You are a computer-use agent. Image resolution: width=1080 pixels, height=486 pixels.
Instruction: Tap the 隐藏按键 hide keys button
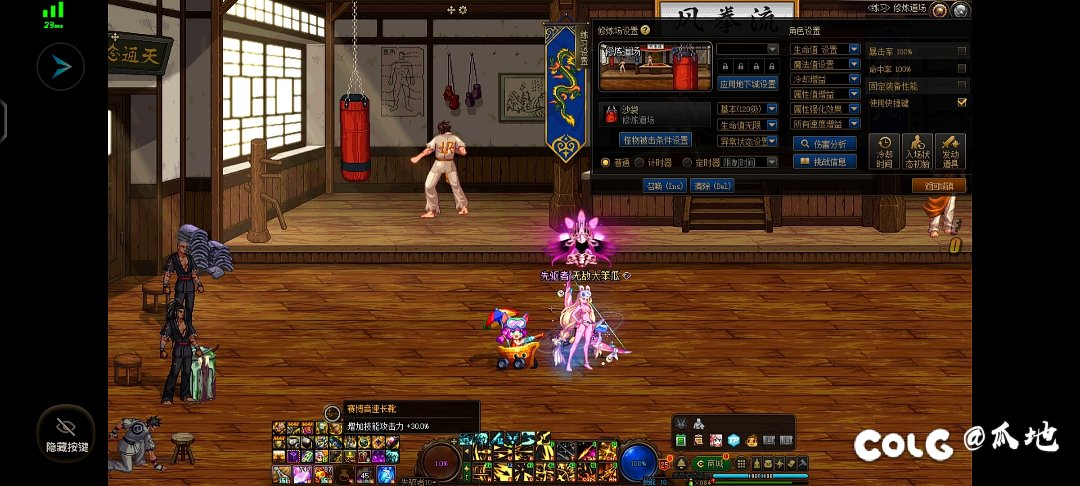(x=66, y=432)
